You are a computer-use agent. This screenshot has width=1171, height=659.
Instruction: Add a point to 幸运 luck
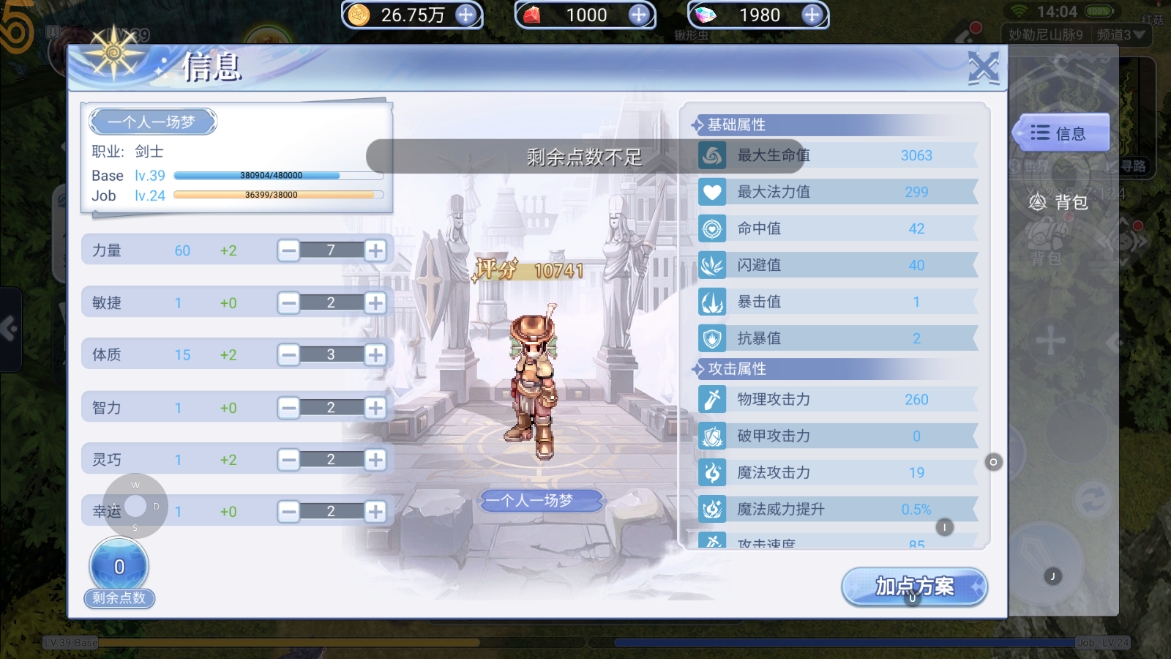coord(375,511)
